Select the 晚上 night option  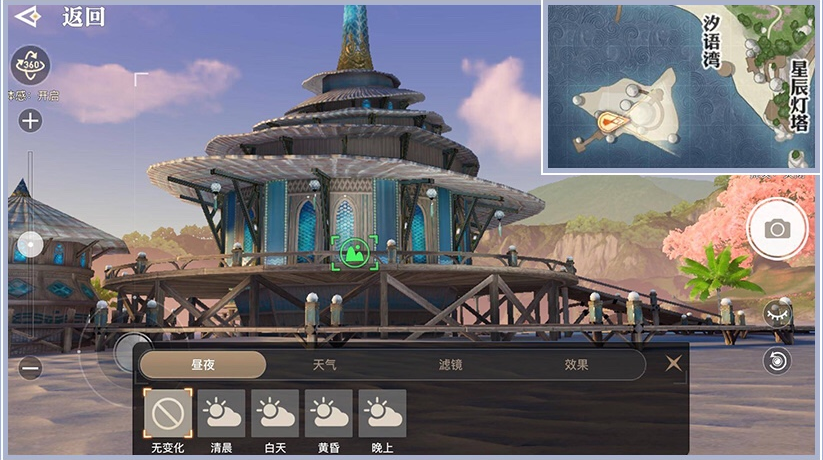(383, 413)
